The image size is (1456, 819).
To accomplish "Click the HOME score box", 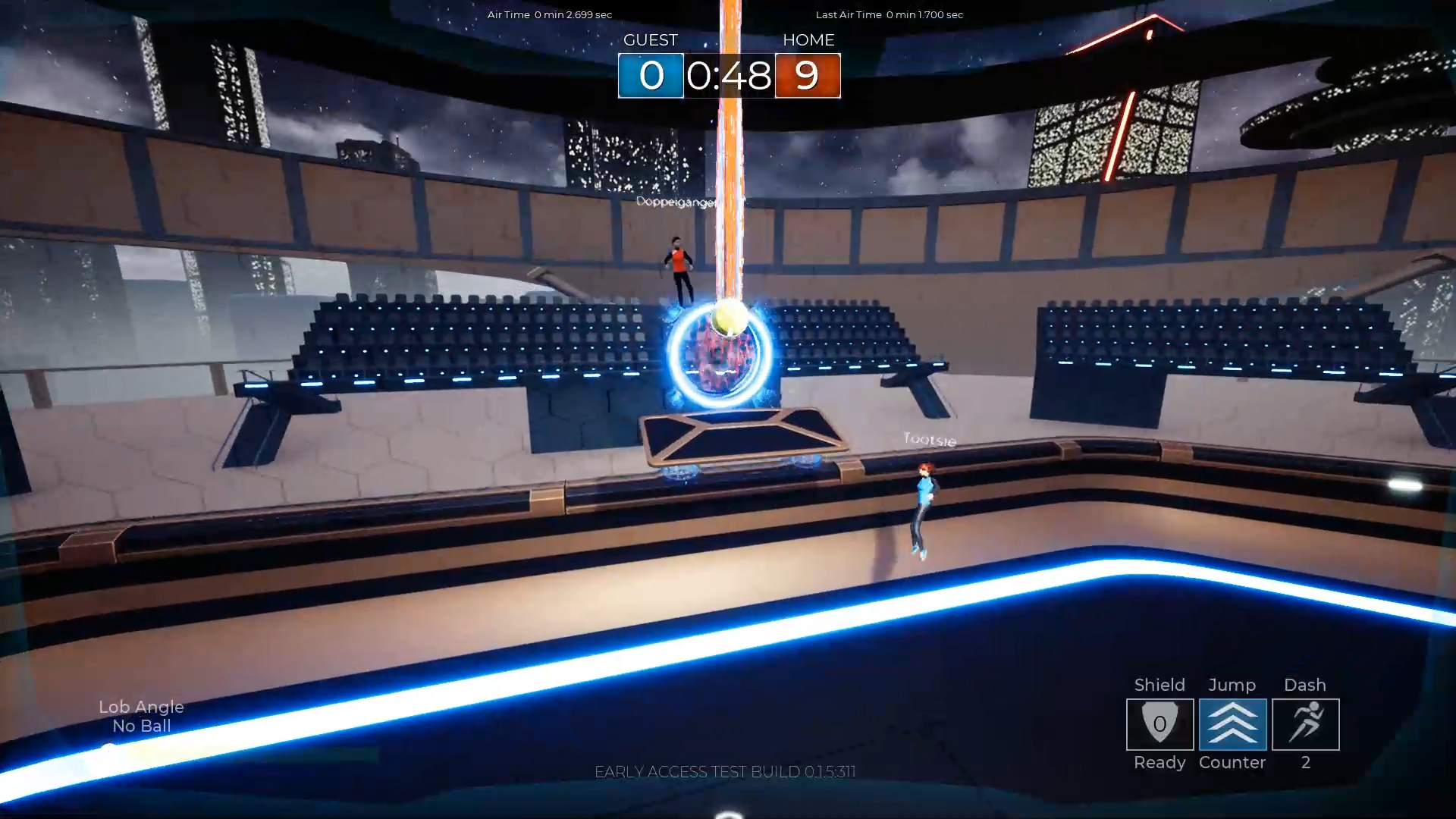I will [x=808, y=76].
